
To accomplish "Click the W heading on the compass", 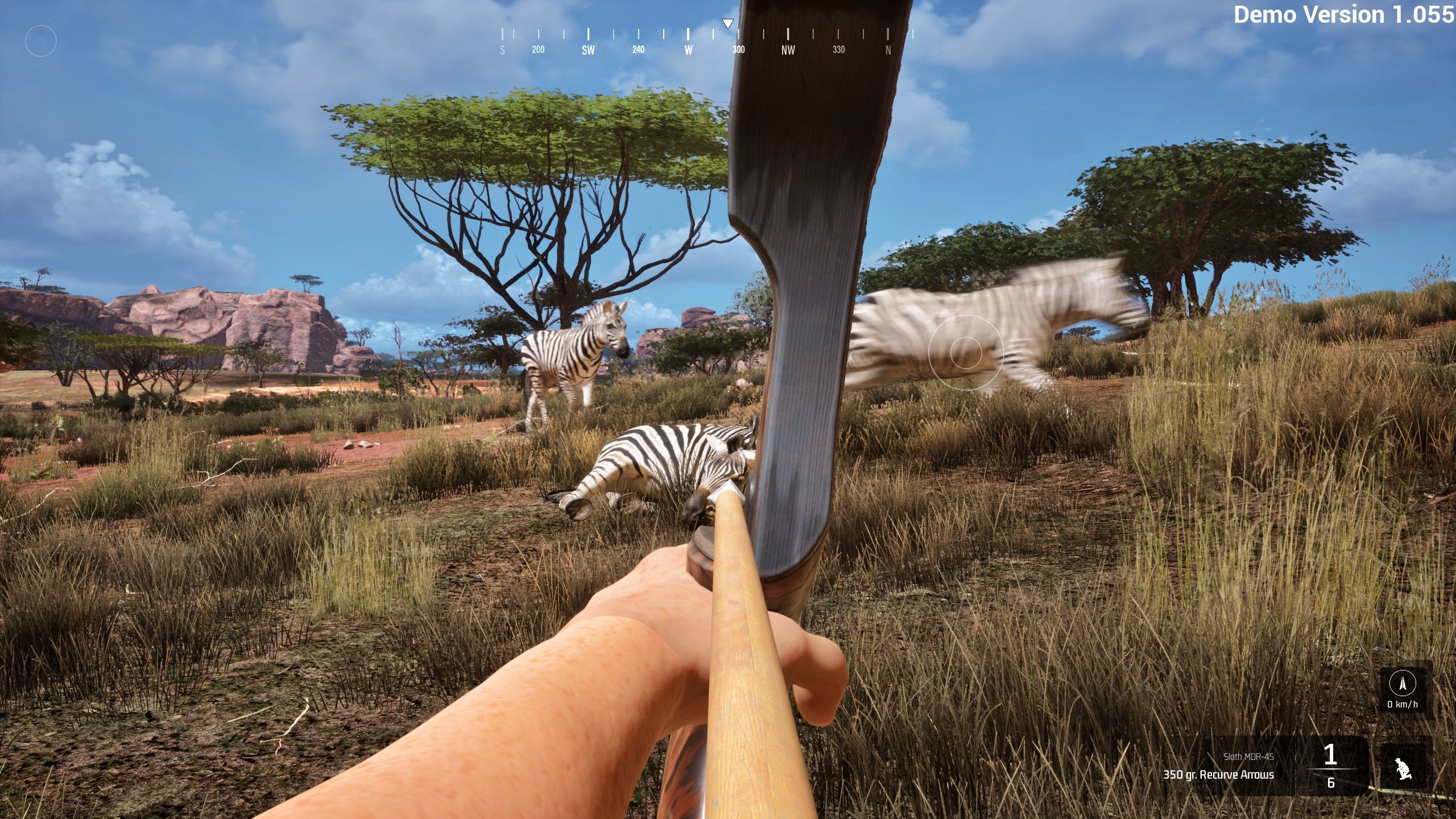I will [x=688, y=50].
